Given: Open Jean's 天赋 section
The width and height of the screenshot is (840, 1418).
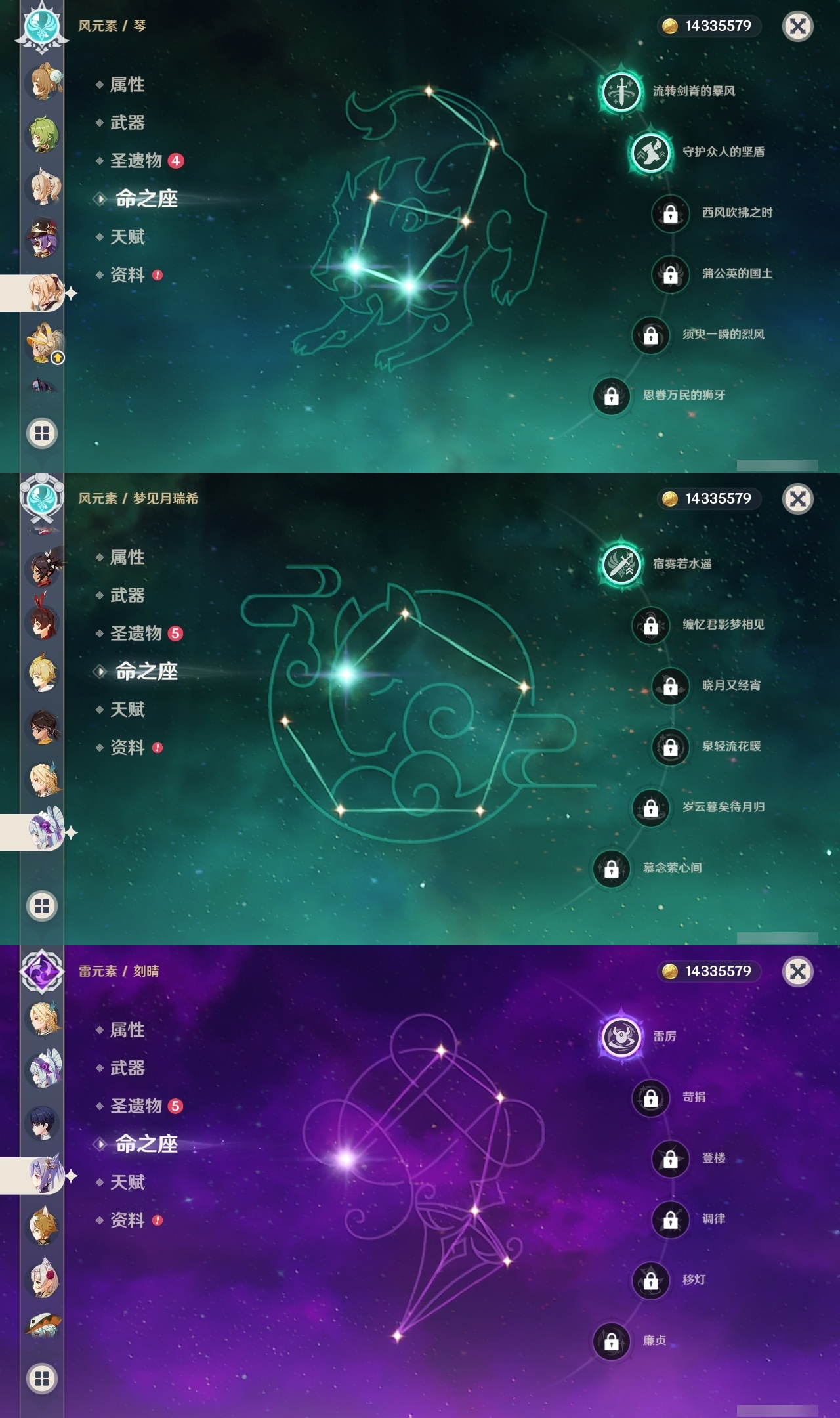Looking at the screenshot, I should coord(129,237).
